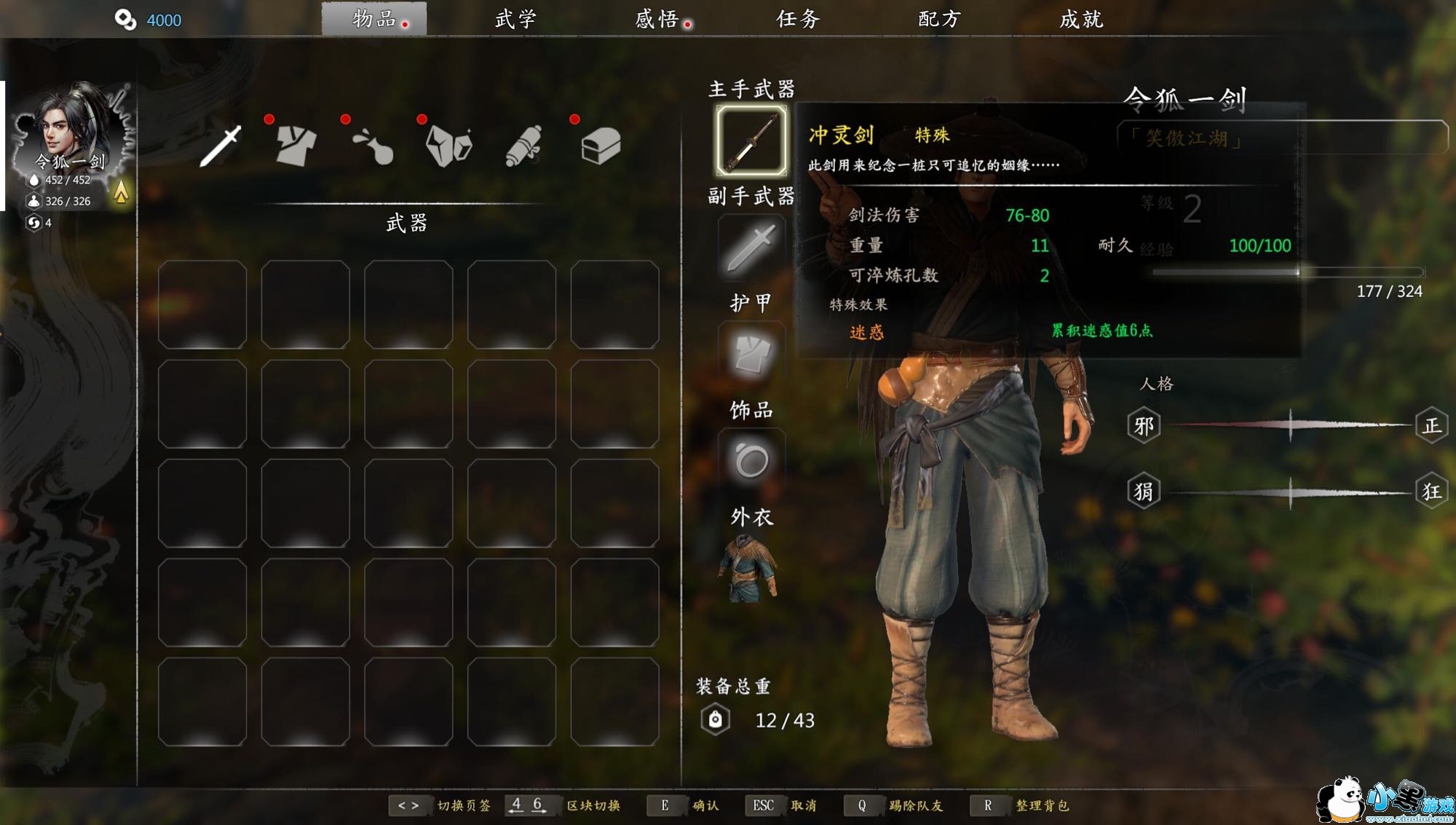Switch to the scroll category icon
Viewport: 1456px width, 825px height.
[x=524, y=146]
